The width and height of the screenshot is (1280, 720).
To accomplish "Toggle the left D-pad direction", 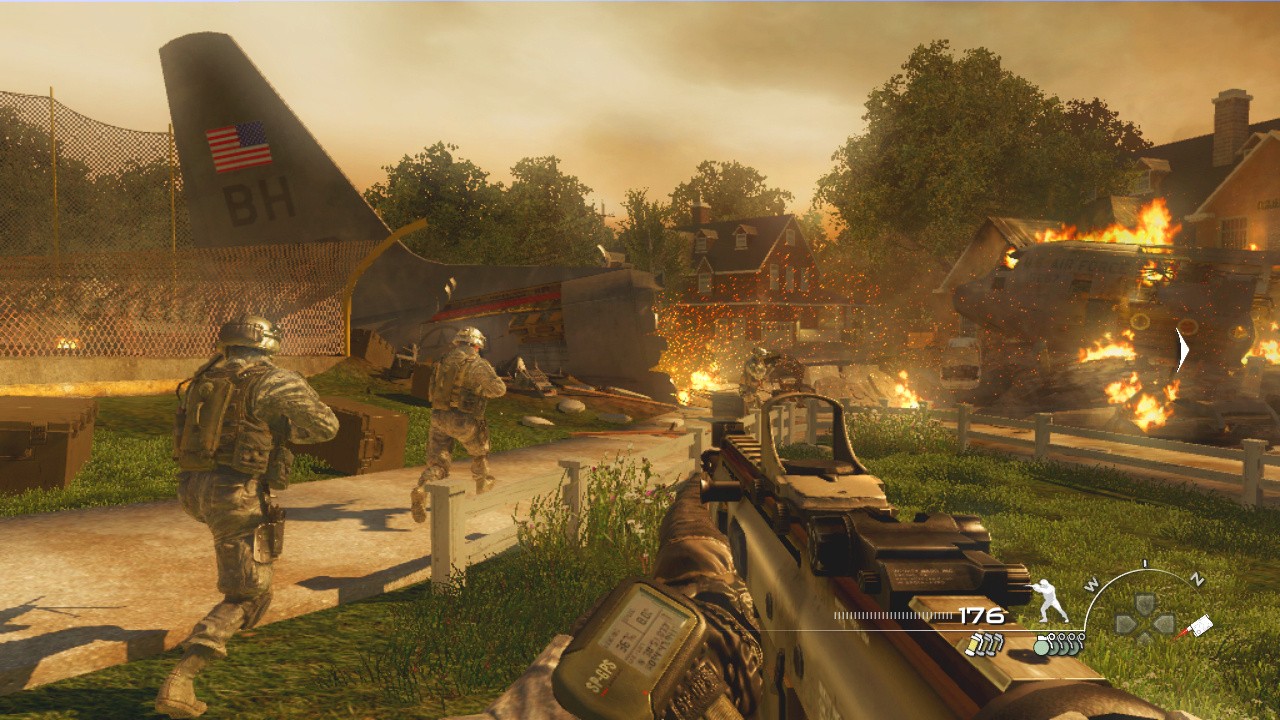I will pyautogui.click(x=1125, y=622).
